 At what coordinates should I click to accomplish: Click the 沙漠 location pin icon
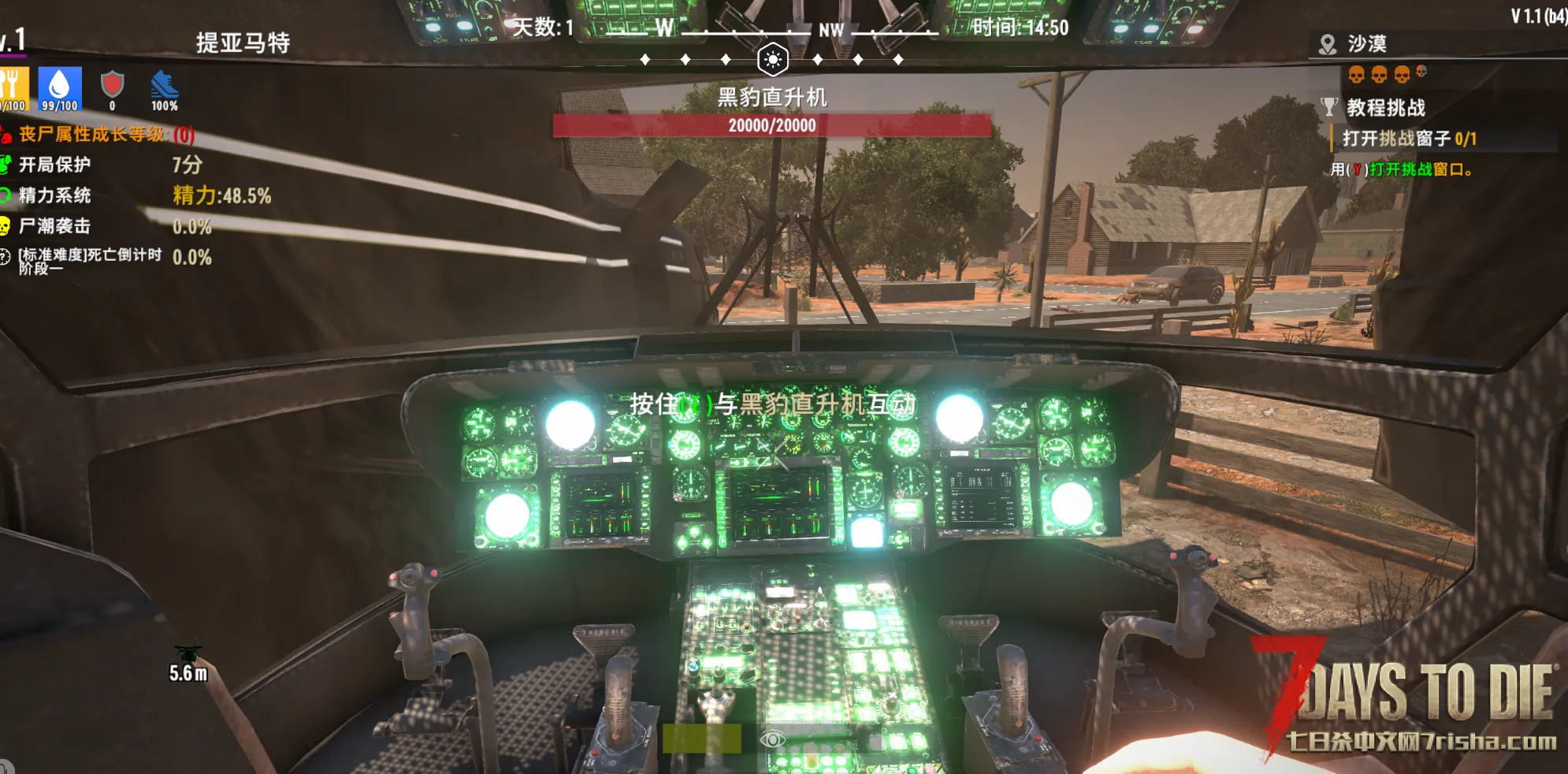1328,44
